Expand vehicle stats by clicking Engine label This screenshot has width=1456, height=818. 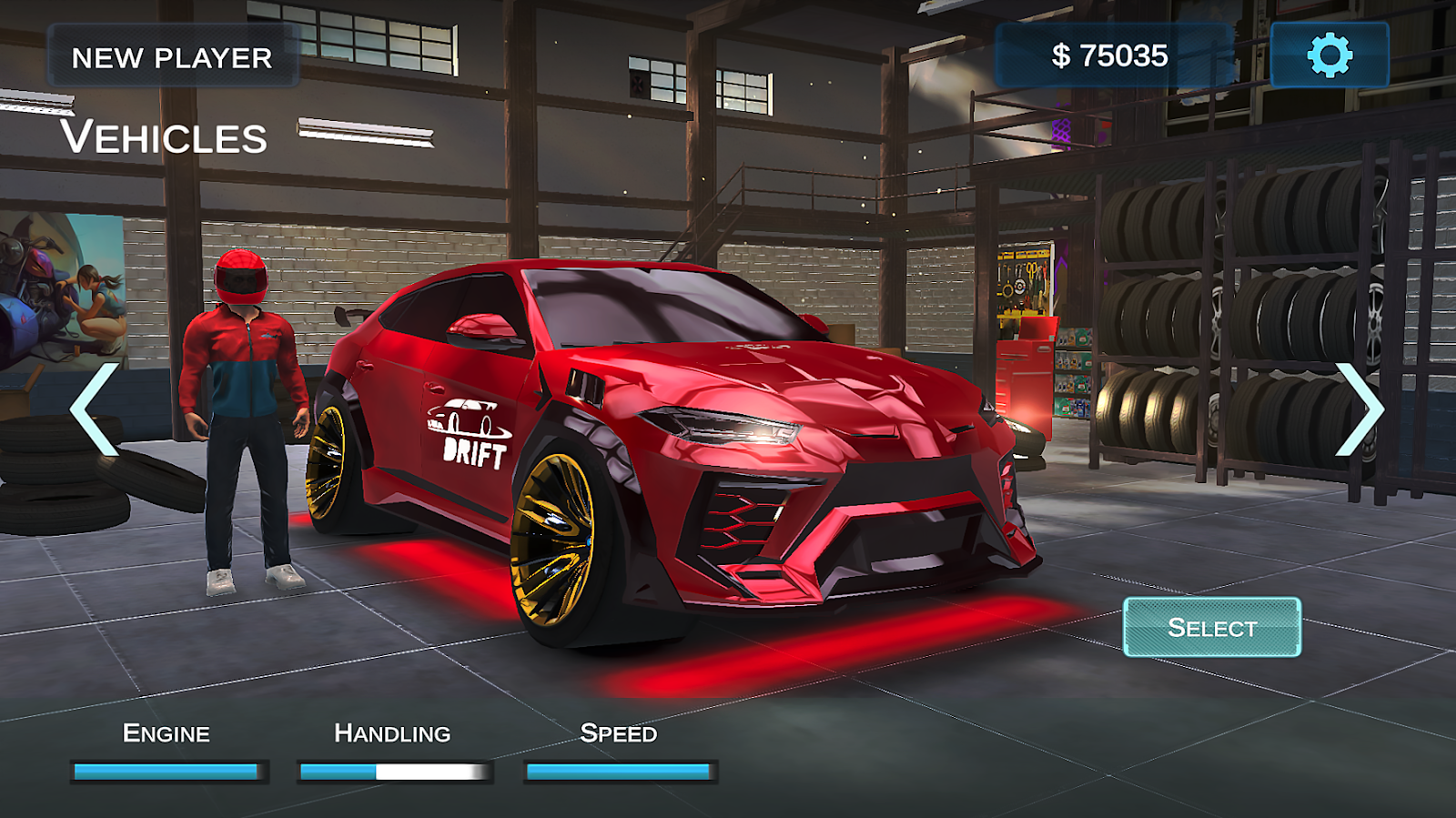click(167, 733)
